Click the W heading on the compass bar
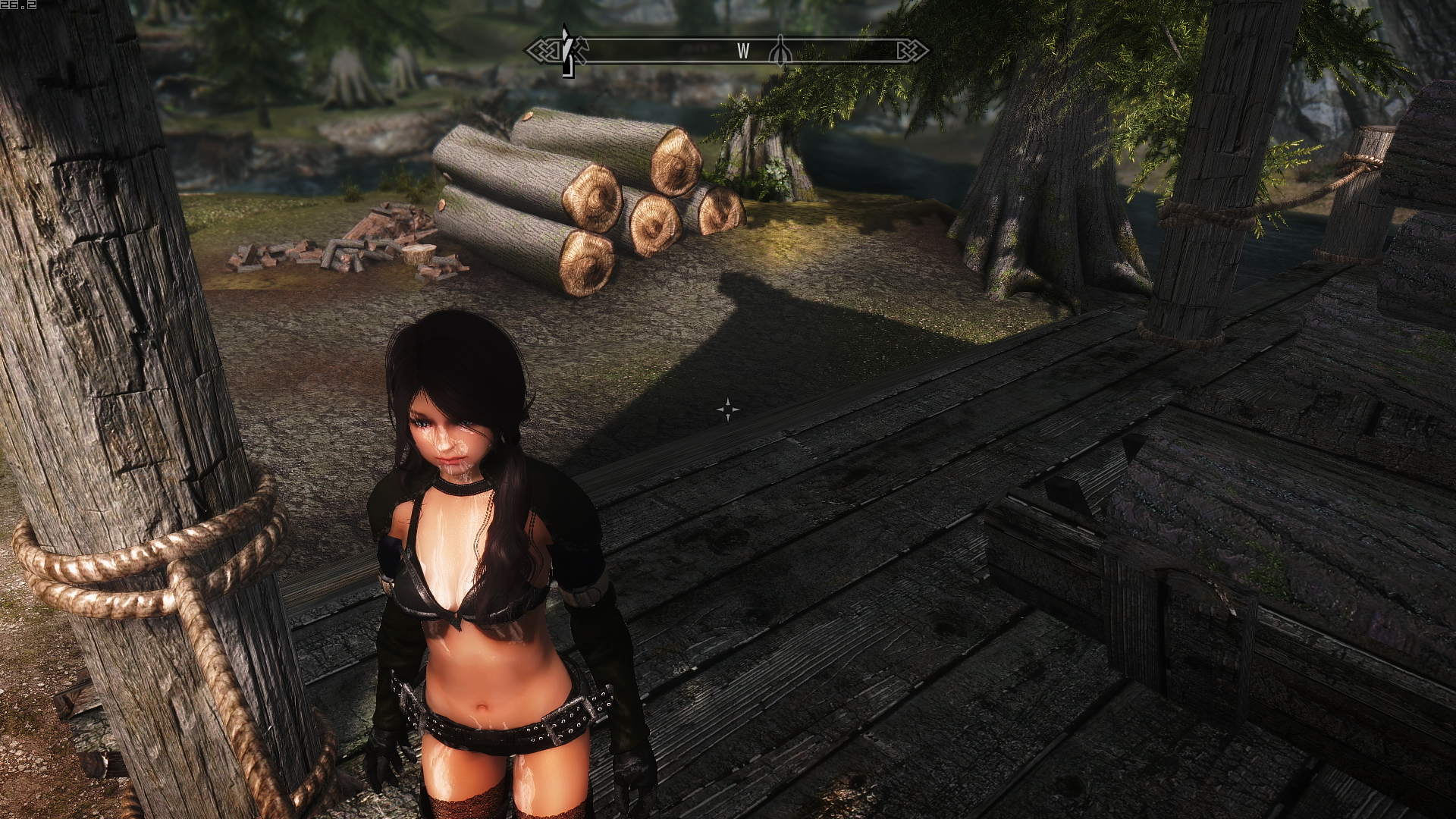The height and width of the screenshot is (819, 1456). click(743, 52)
